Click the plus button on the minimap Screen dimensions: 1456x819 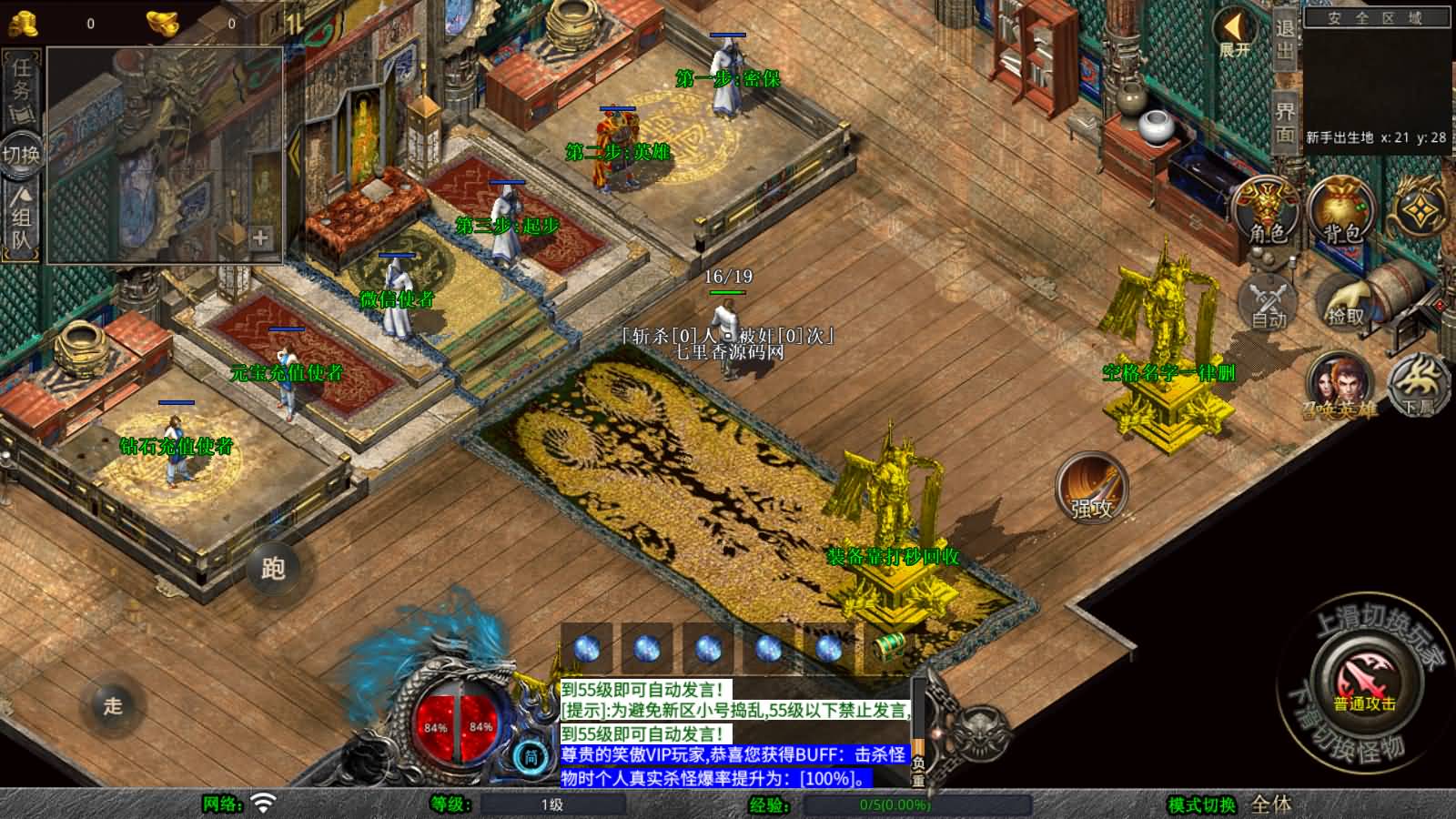(x=260, y=238)
